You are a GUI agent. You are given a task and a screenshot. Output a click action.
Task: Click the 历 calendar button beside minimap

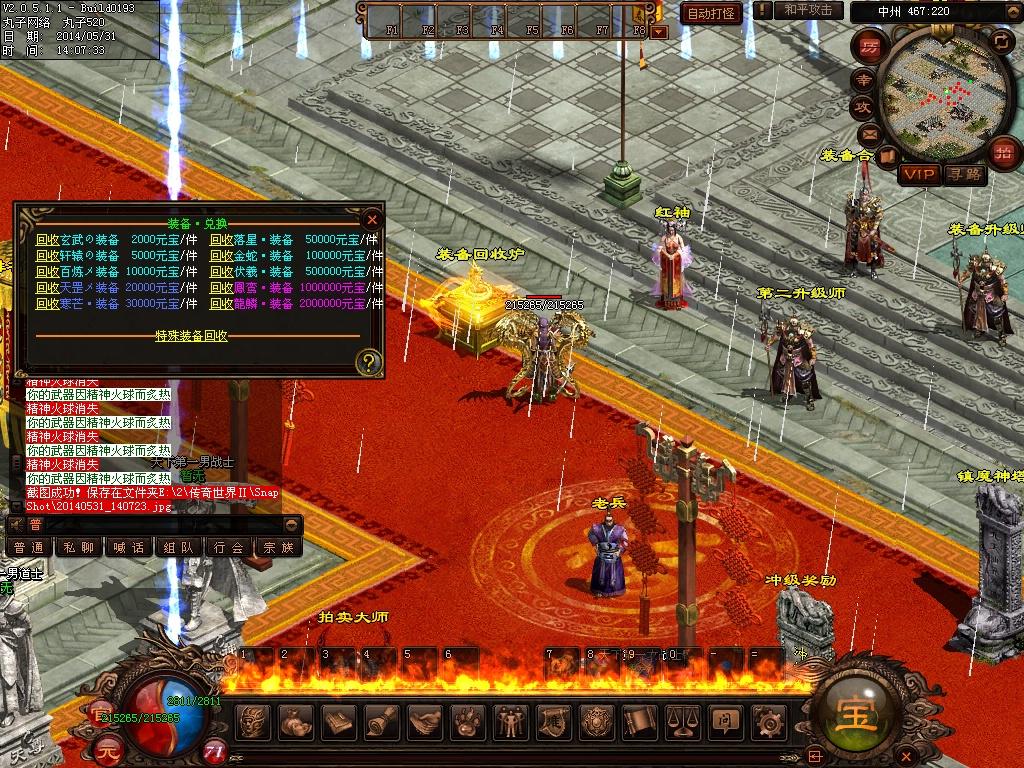[x=871, y=47]
